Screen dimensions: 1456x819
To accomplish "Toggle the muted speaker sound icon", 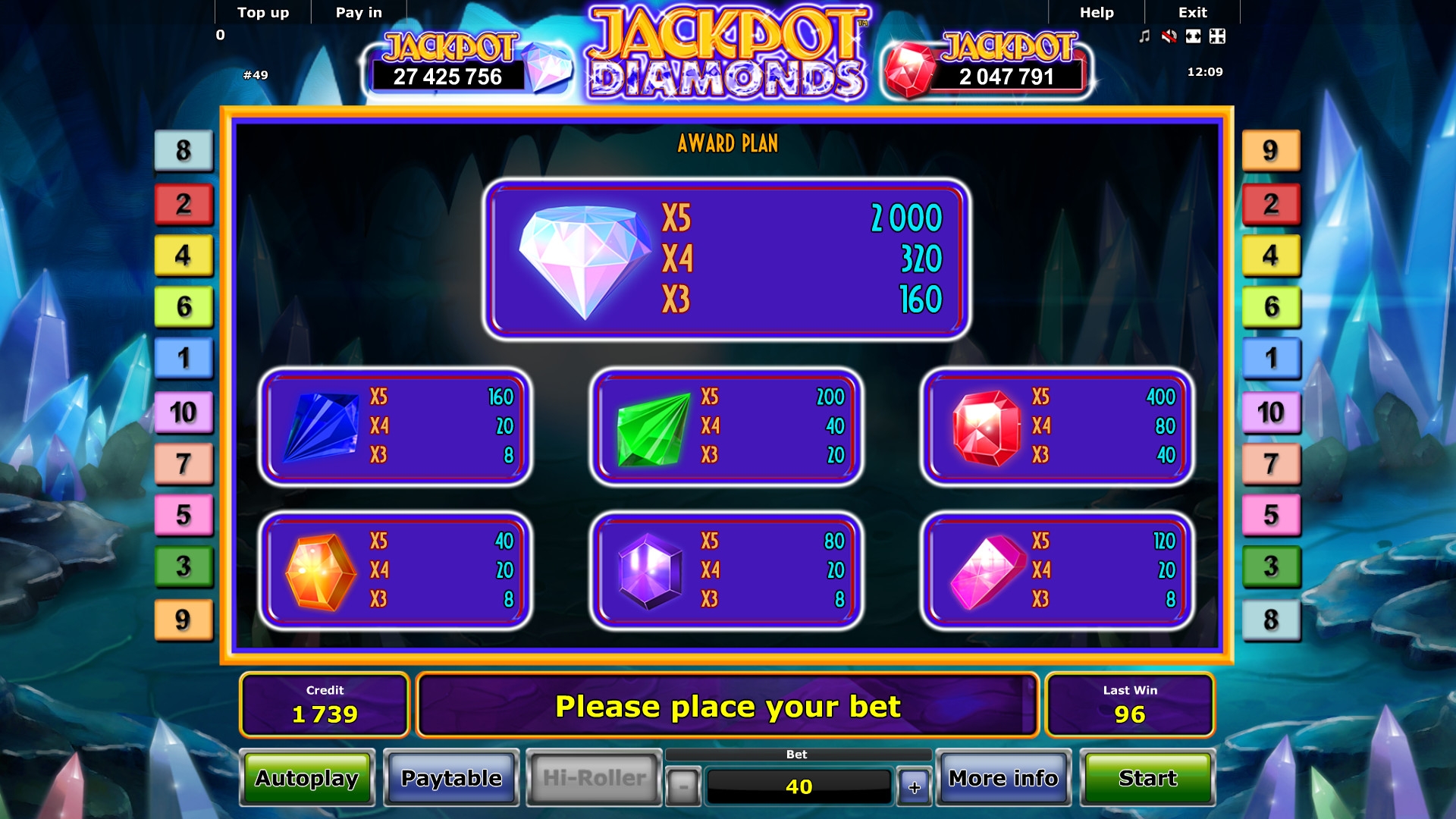I will tap(1169, 36).
